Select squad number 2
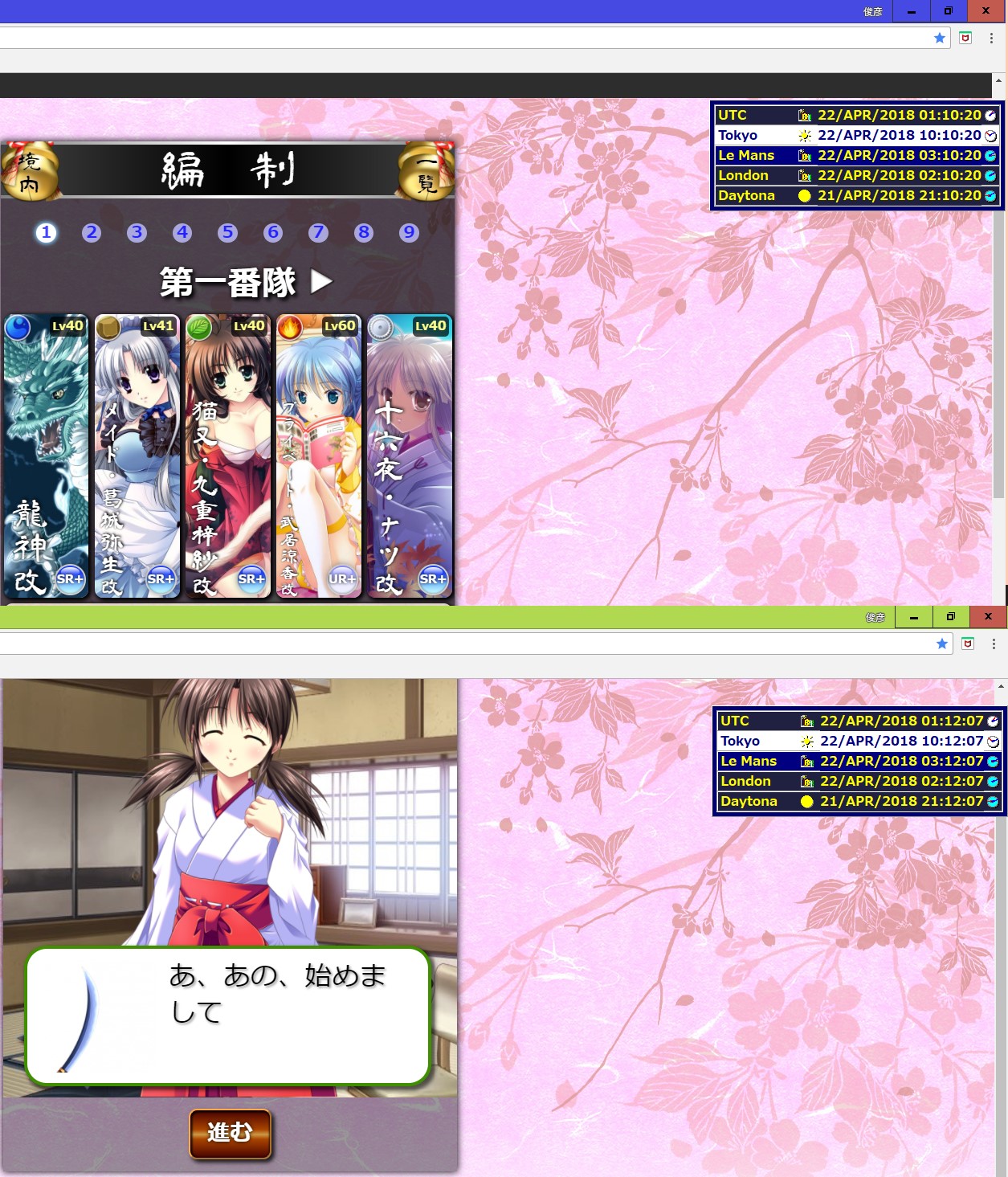1008x1177 pixels. tap(92, 233)
